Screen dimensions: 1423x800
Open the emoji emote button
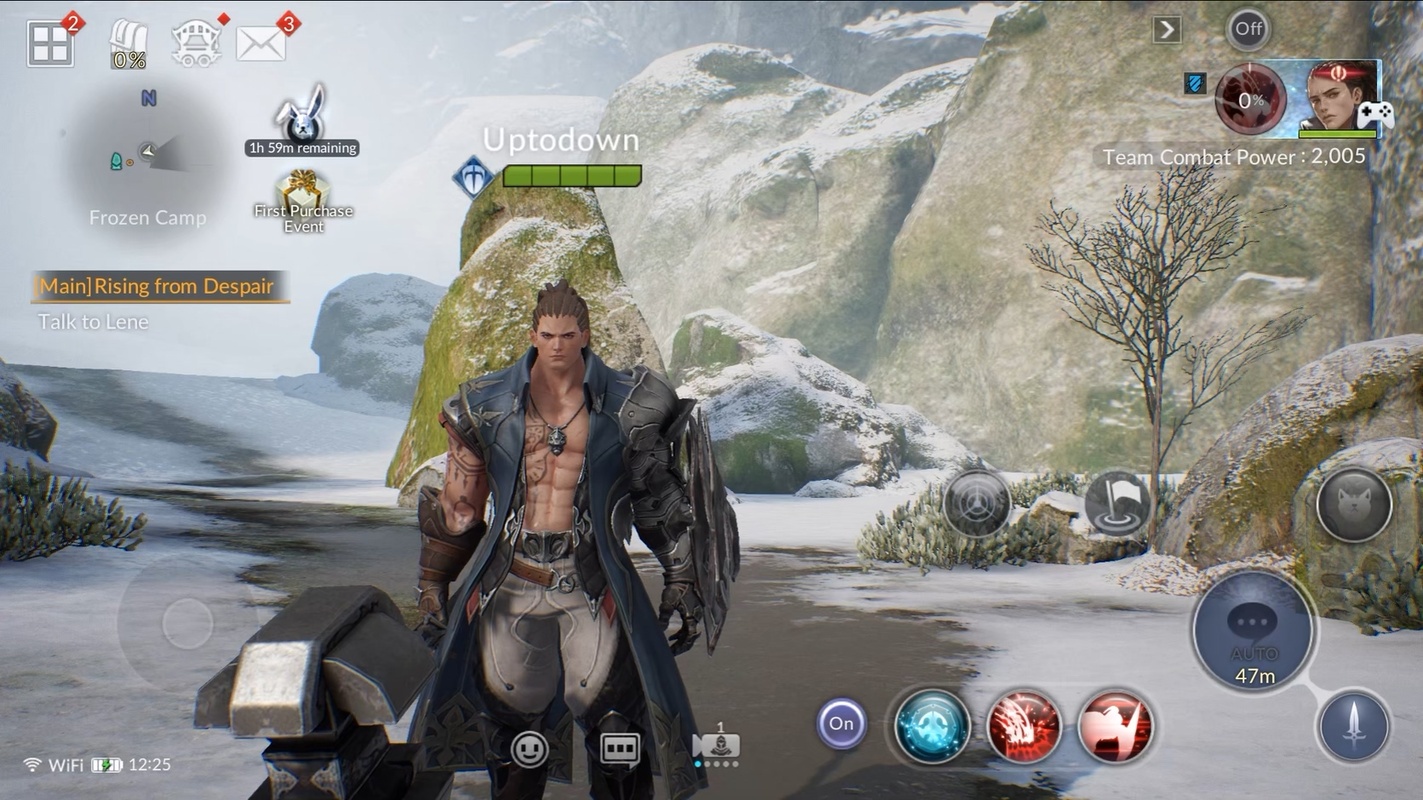529,749
